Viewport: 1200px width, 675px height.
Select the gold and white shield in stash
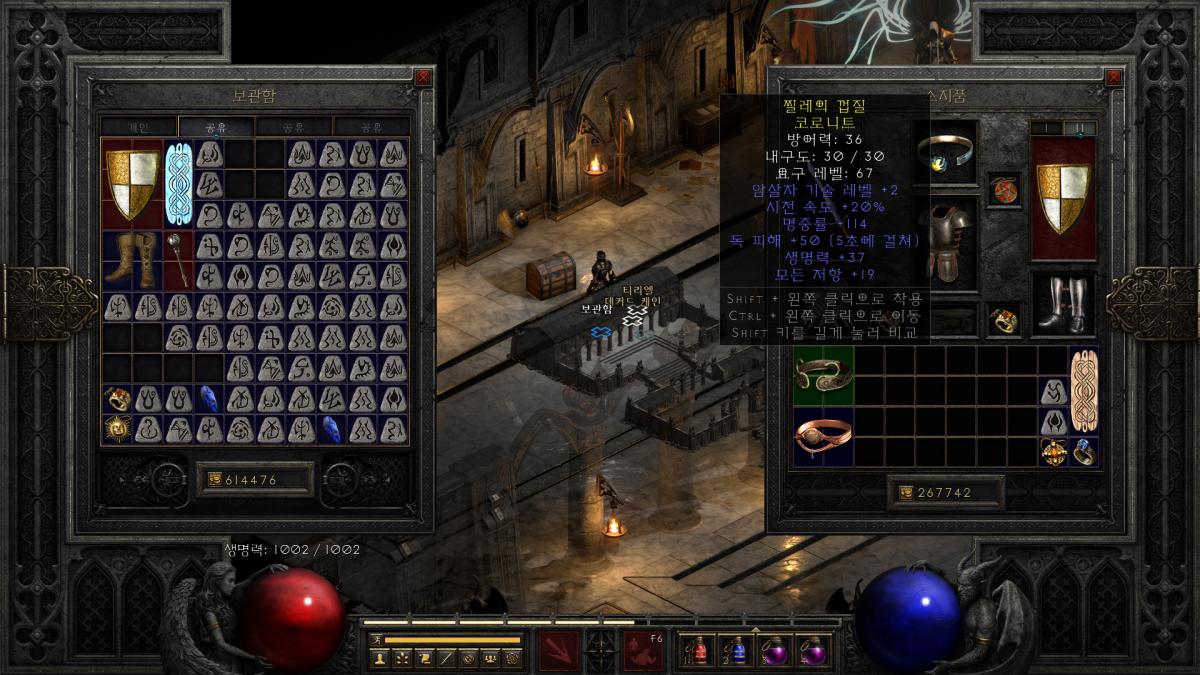click(133, 184)
